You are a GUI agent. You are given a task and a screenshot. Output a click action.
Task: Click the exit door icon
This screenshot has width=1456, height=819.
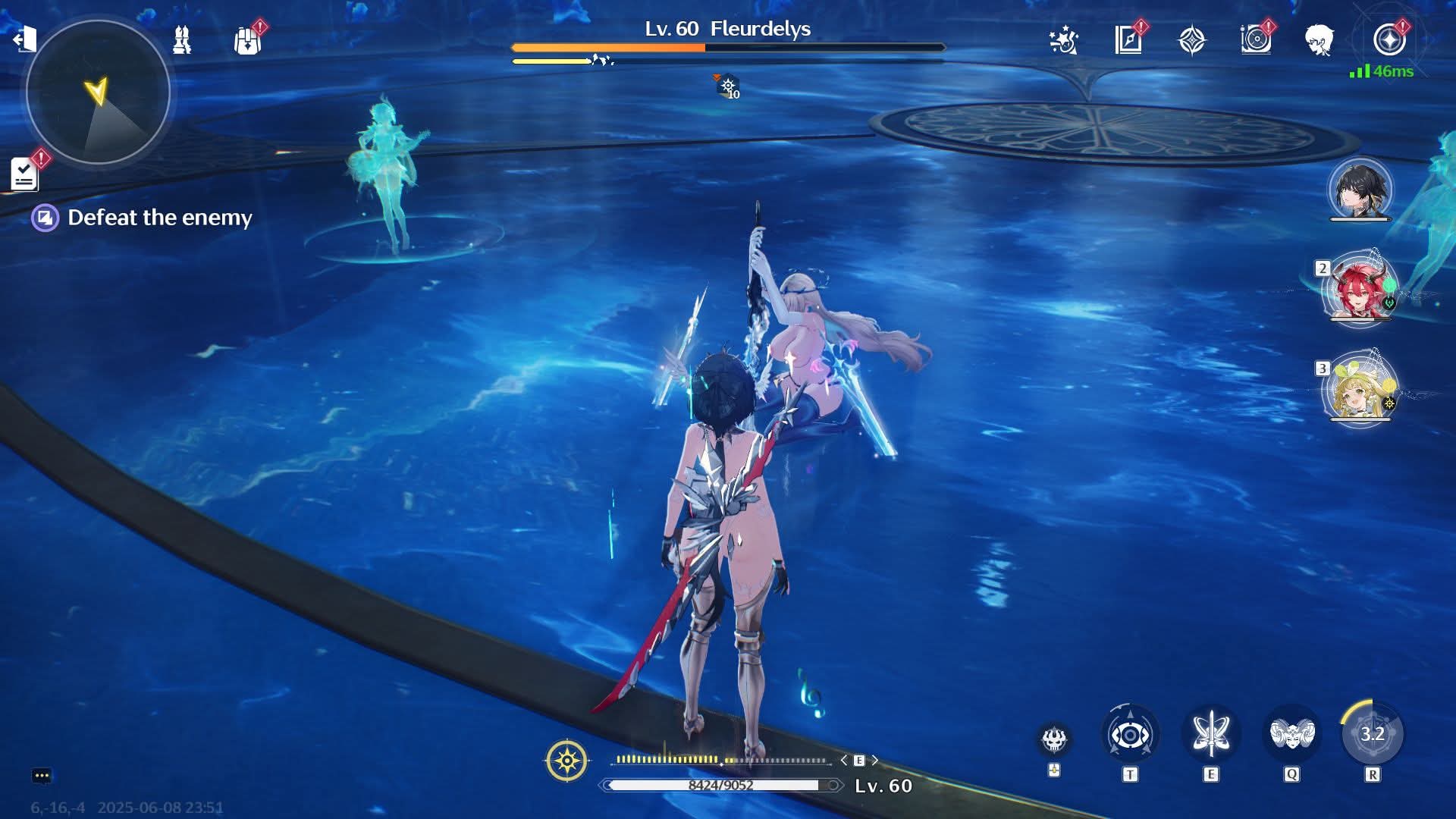(25, 38)
